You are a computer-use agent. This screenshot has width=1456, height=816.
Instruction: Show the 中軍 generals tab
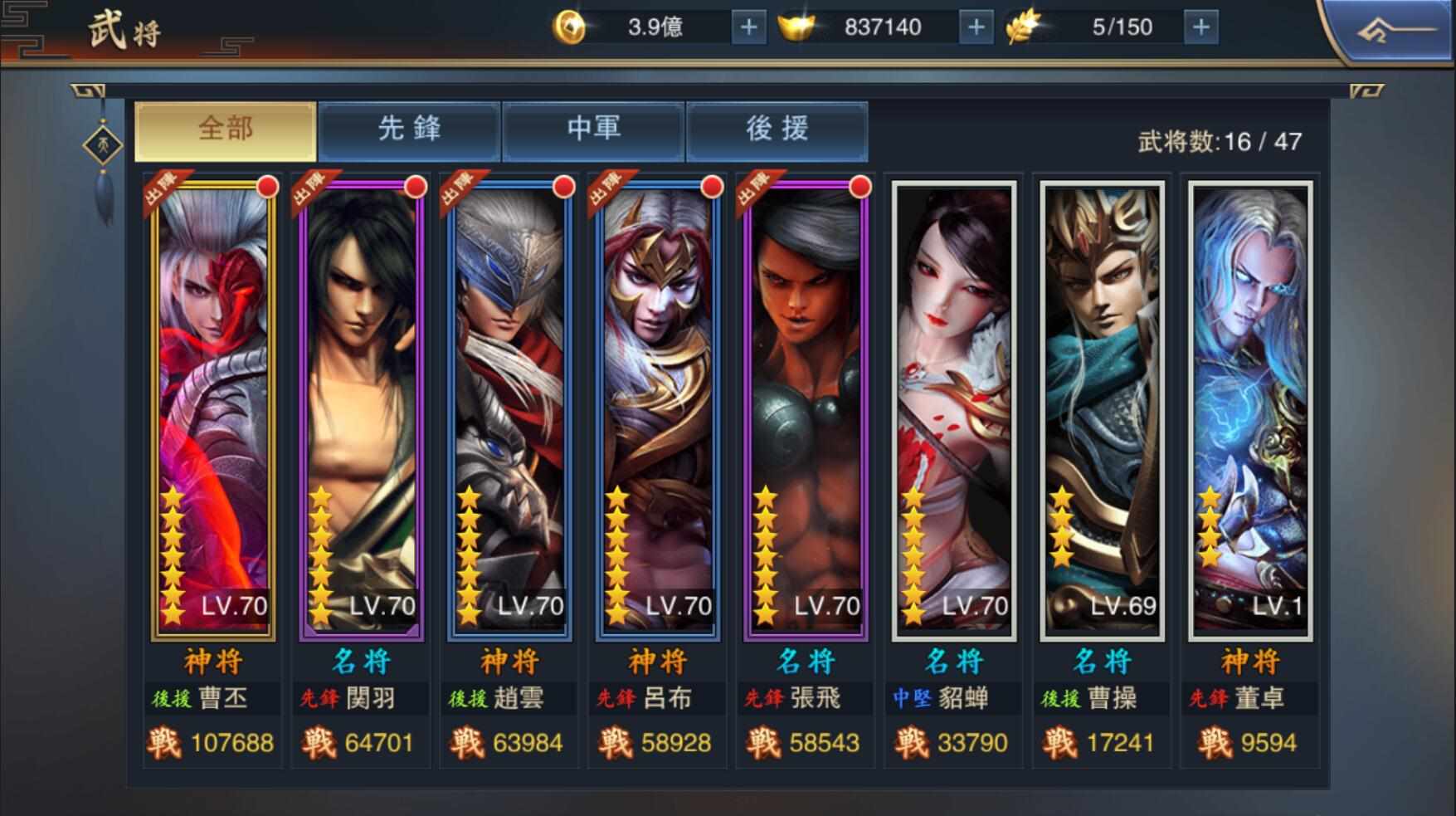coord(593,130)
